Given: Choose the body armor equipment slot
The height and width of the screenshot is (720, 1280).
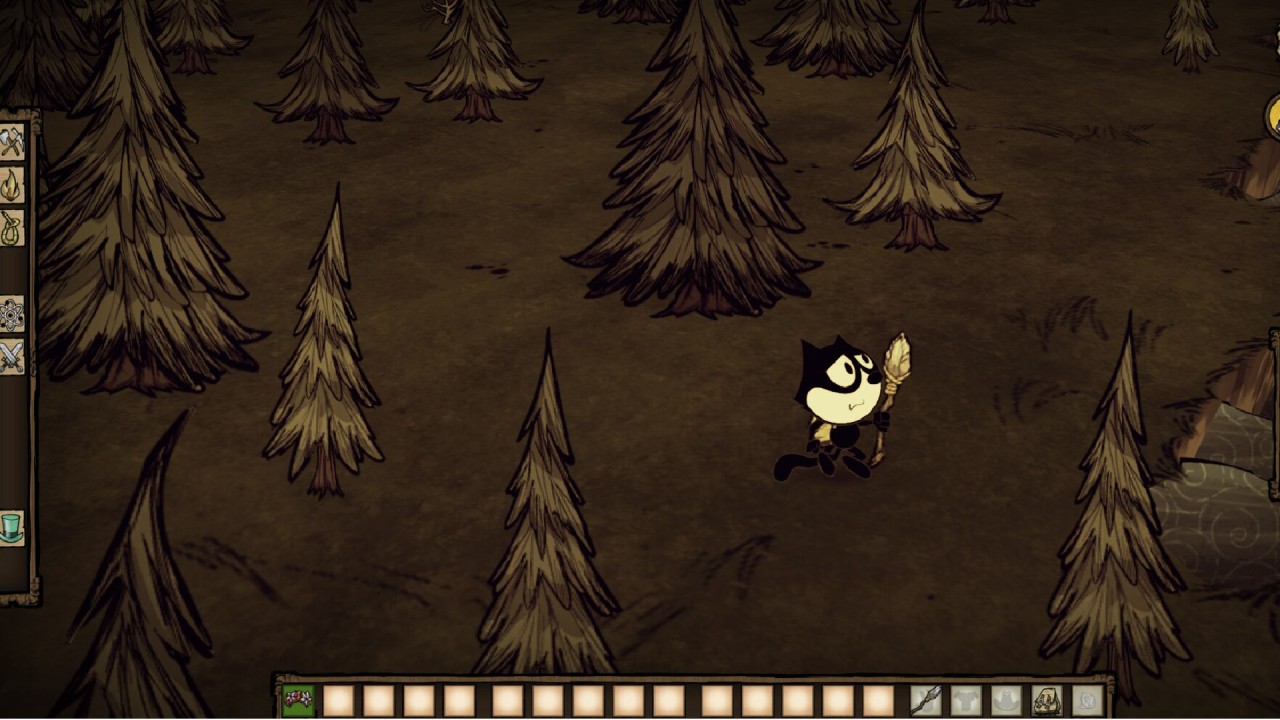Looking at the screenshot, I should tap(965, 700).
